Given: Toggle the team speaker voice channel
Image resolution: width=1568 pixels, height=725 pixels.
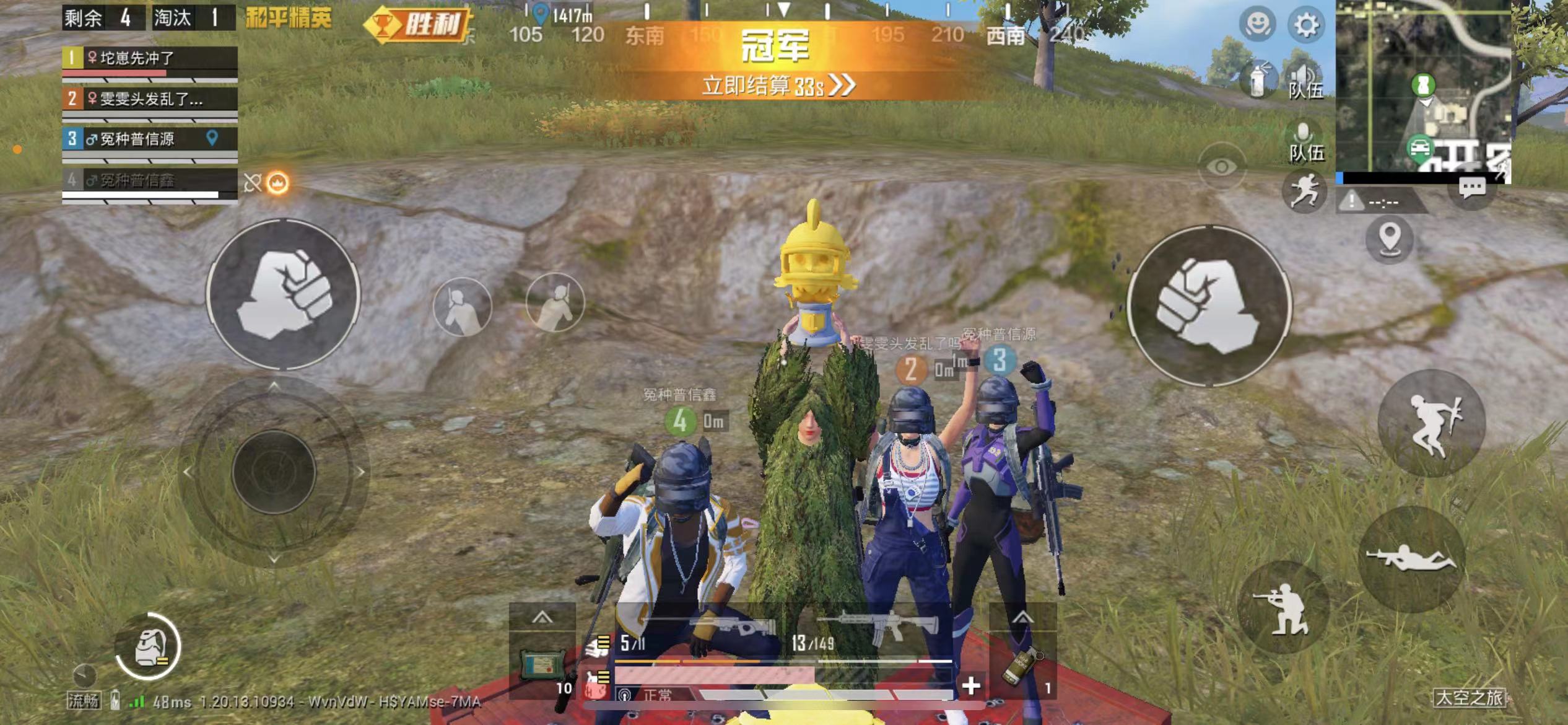Looking at the screenshot, I should 1305,82.
